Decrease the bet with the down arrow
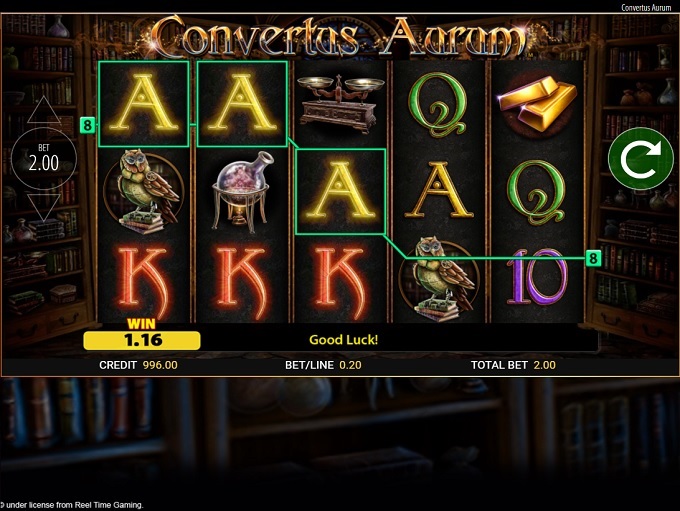This screenshot has width=680, height=511. 43,207
